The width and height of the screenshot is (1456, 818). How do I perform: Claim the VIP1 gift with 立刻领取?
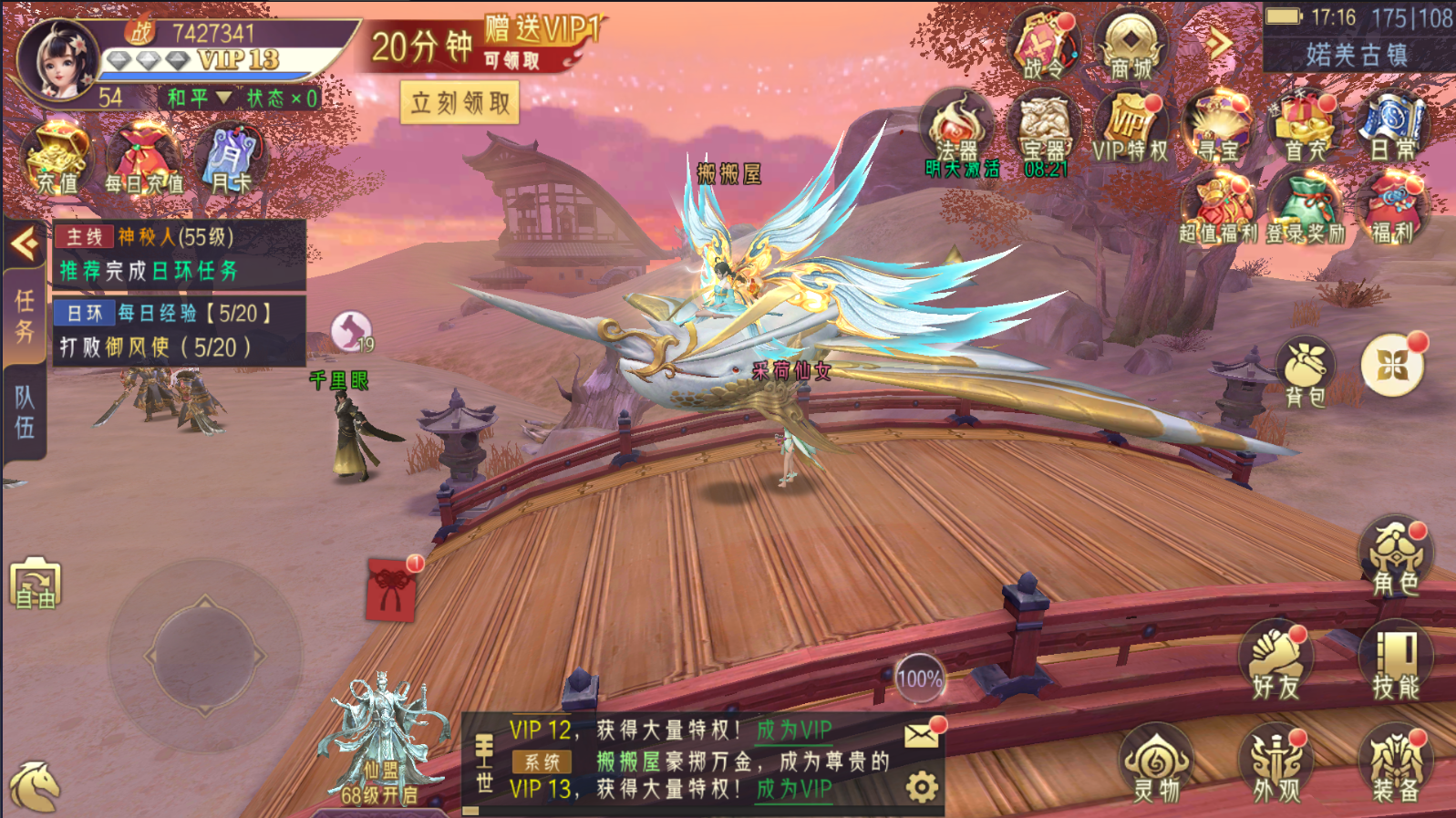click(460, 103)
